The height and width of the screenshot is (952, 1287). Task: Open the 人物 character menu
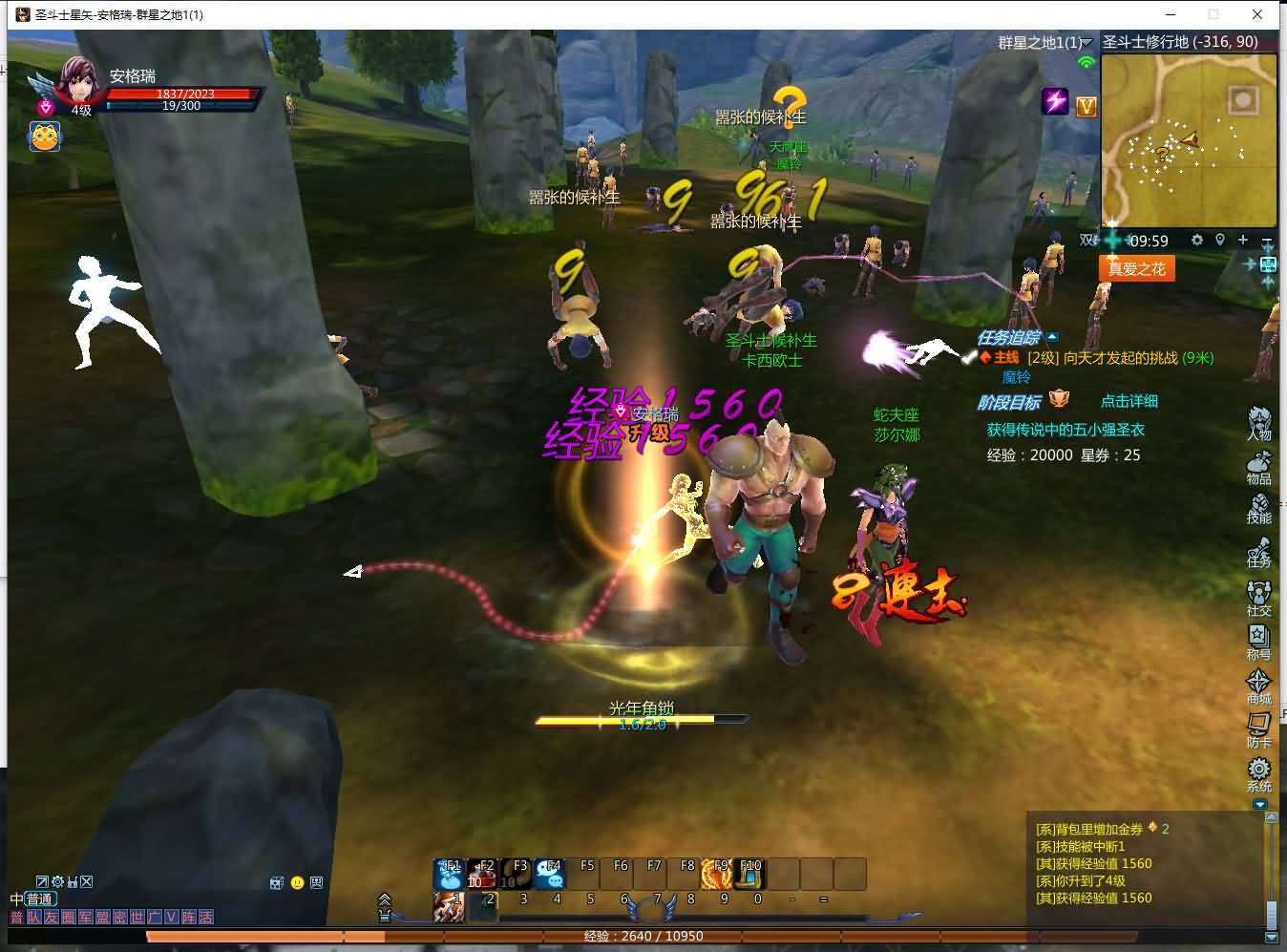point(1258,422)
